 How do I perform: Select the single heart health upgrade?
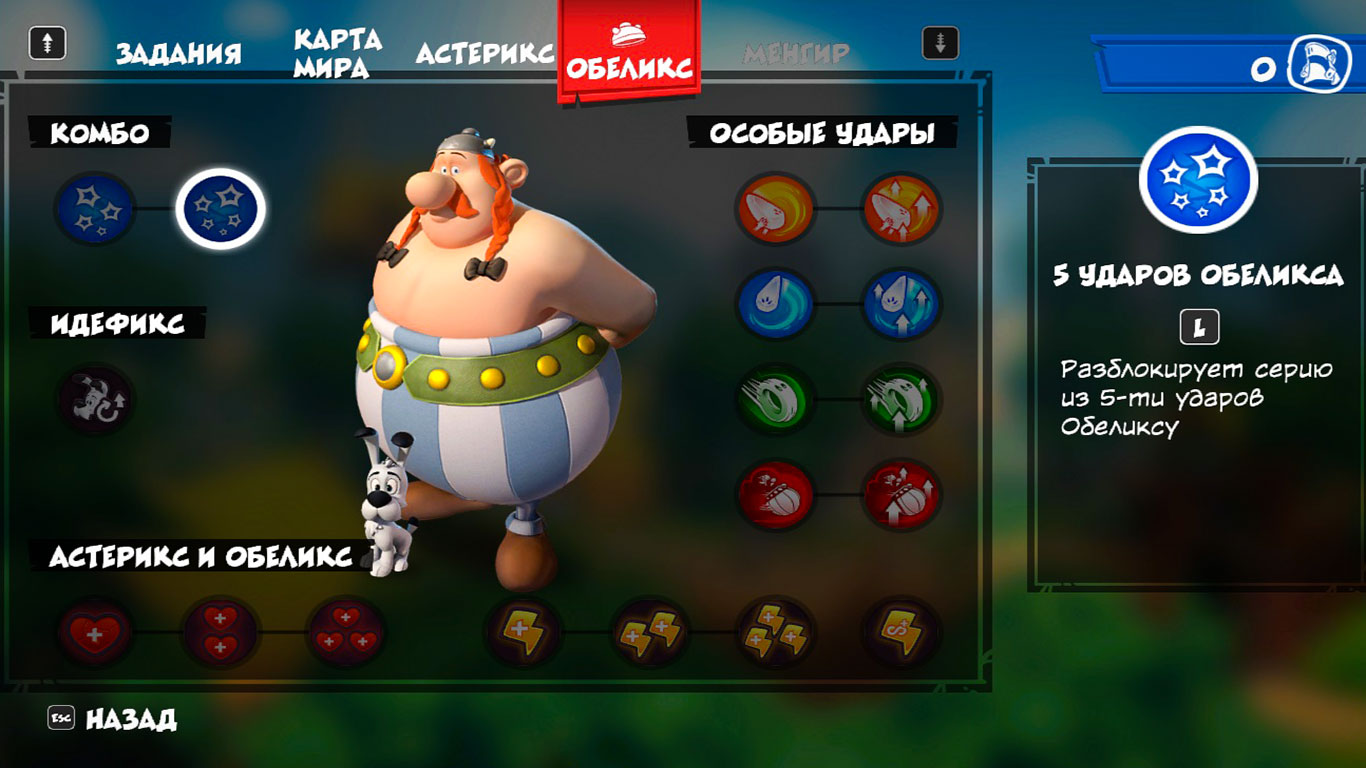point(95,633)
